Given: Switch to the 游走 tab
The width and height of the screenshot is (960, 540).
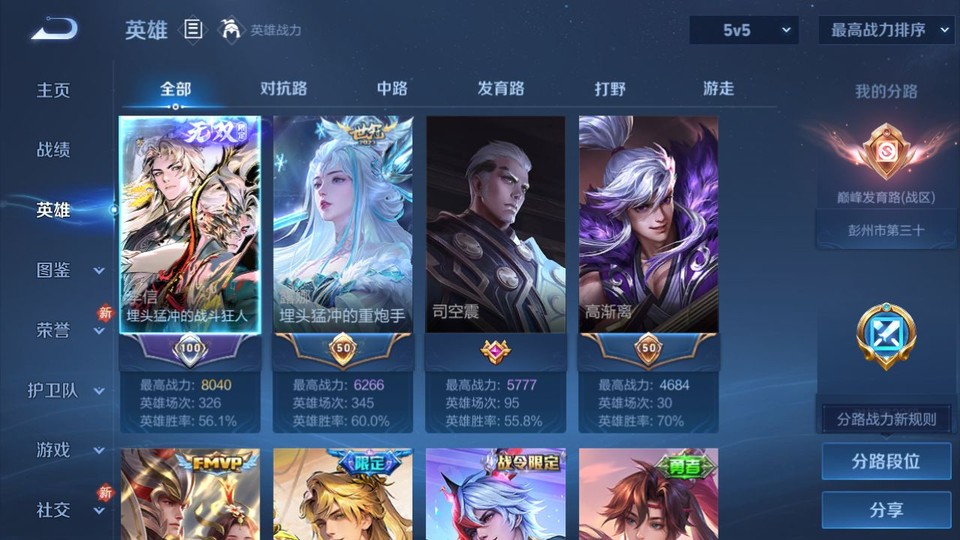Looking at the screenshot, I should click(718, 89).
